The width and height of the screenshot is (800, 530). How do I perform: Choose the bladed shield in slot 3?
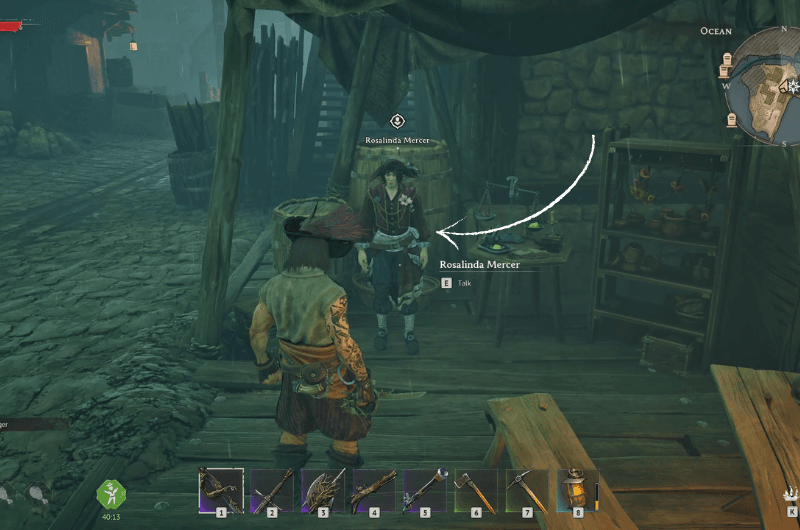point(323,490)
